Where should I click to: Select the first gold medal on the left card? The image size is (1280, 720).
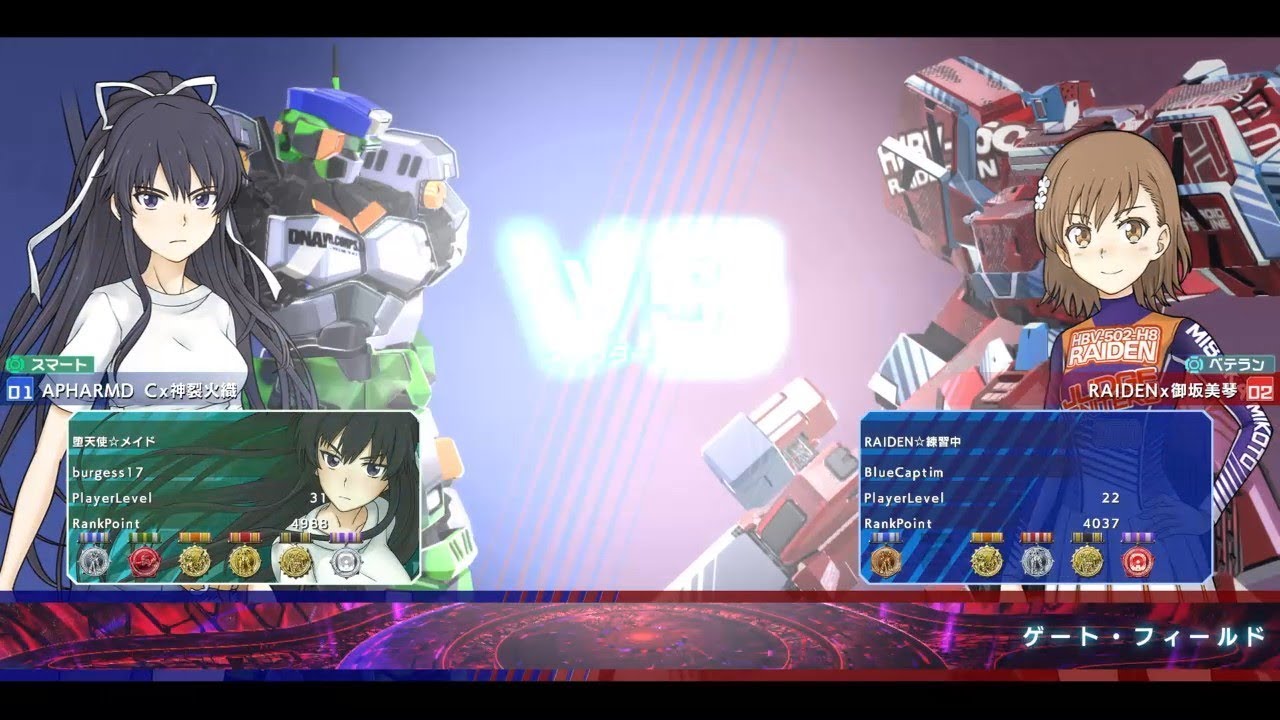point(194,560)
